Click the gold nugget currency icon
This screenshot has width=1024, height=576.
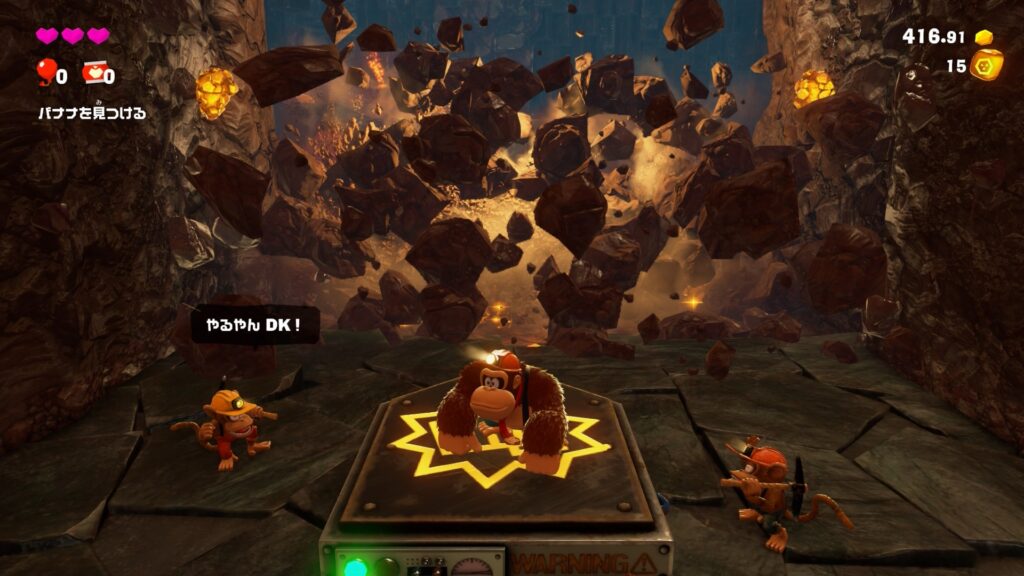pyautogui.click(x=984, y=37)
